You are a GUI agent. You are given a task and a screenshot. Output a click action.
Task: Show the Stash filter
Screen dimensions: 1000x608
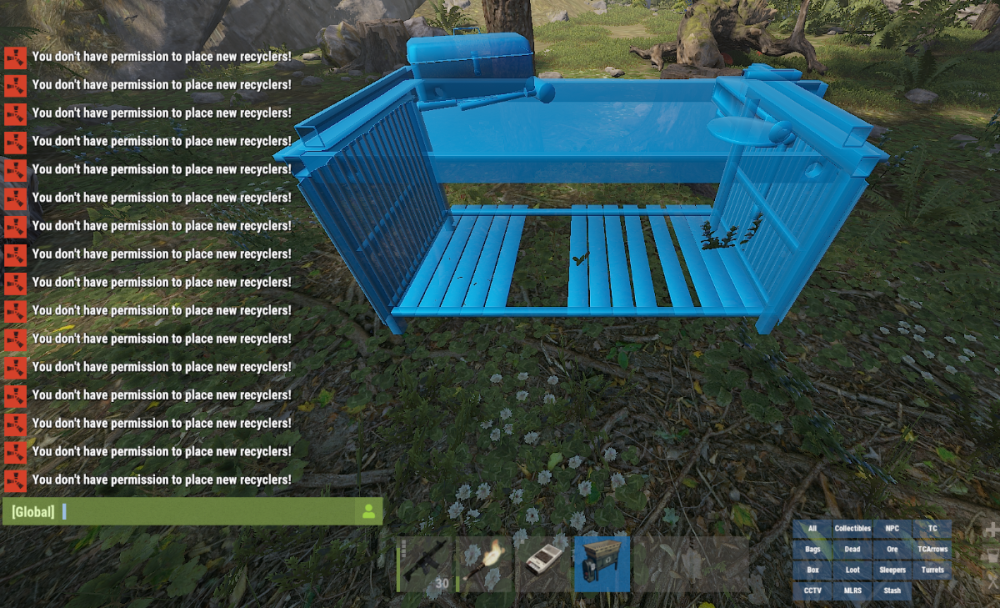(x=892, y=591)
